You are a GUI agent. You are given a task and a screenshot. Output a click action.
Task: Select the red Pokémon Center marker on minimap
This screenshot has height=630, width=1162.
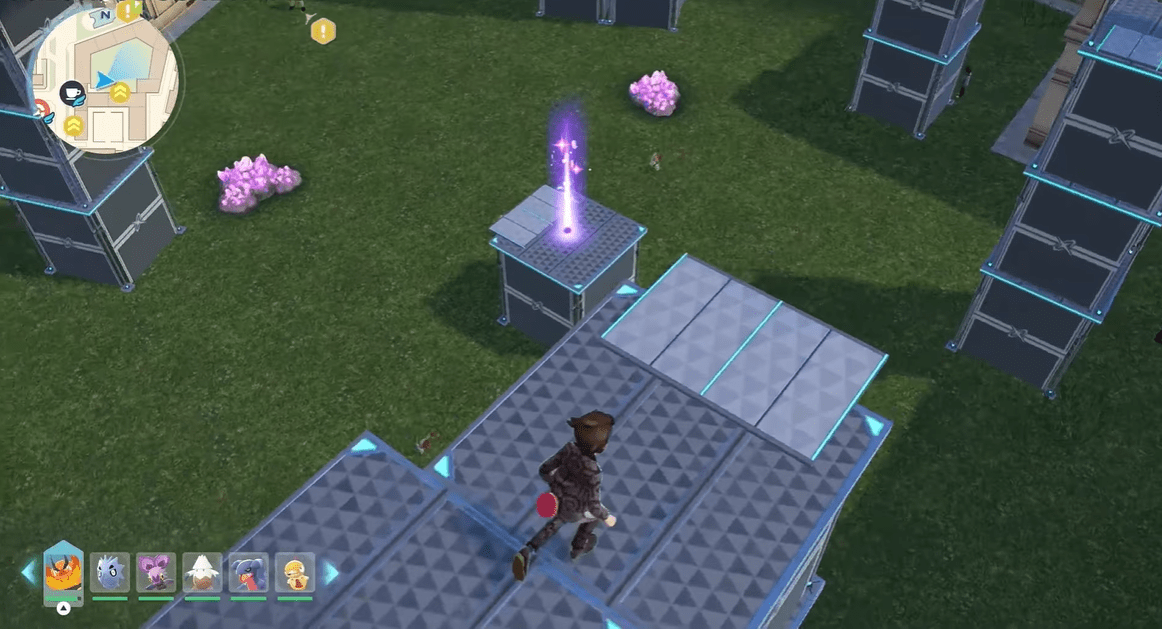click(42, 109)
